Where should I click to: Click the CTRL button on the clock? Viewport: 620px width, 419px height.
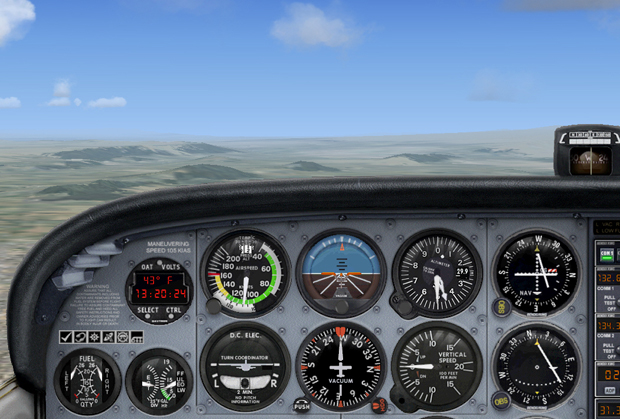(x=173, y=311)
